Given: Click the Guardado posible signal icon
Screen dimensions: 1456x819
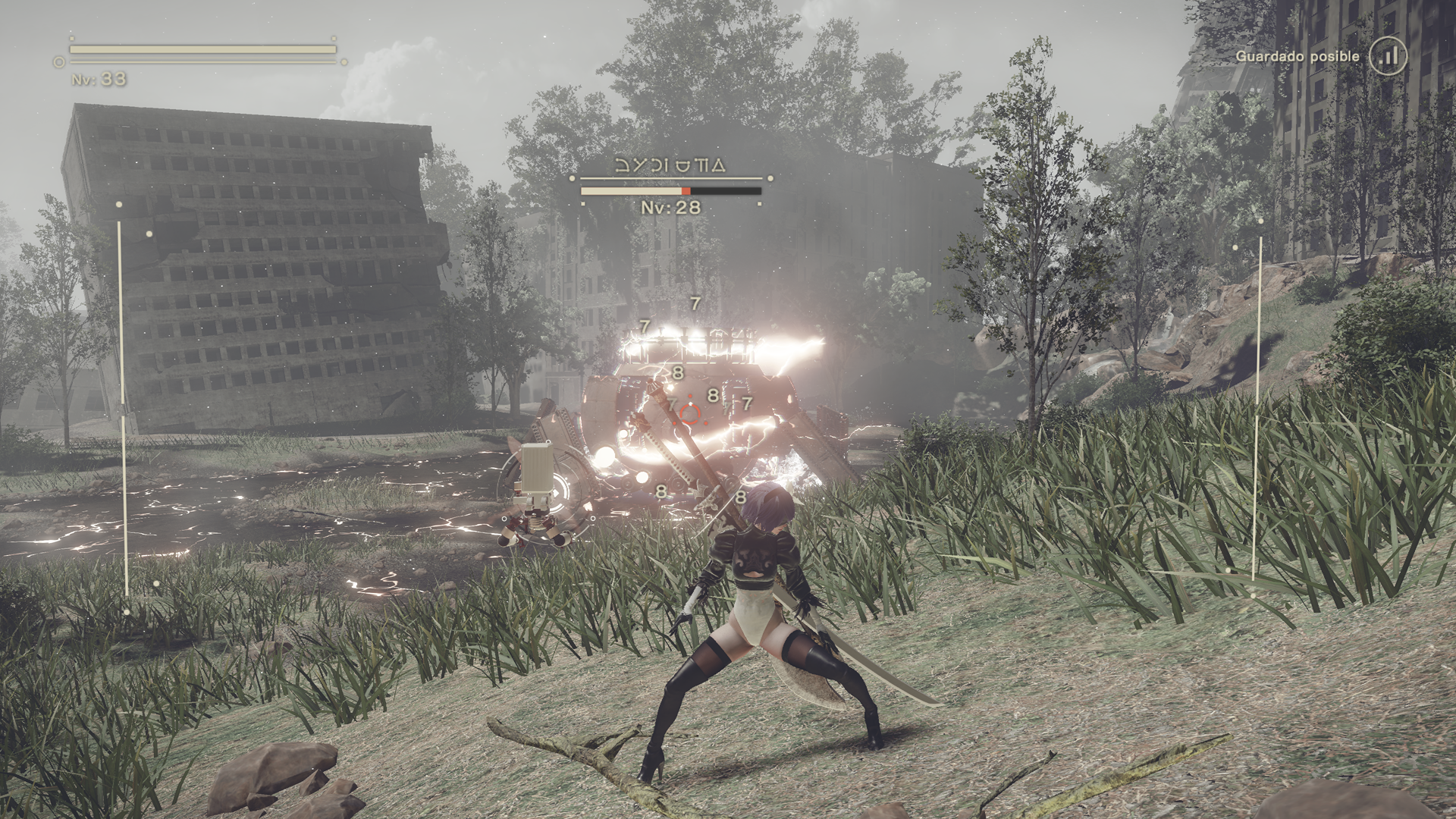Looking at the screenshot, I should coord(1389,56).
